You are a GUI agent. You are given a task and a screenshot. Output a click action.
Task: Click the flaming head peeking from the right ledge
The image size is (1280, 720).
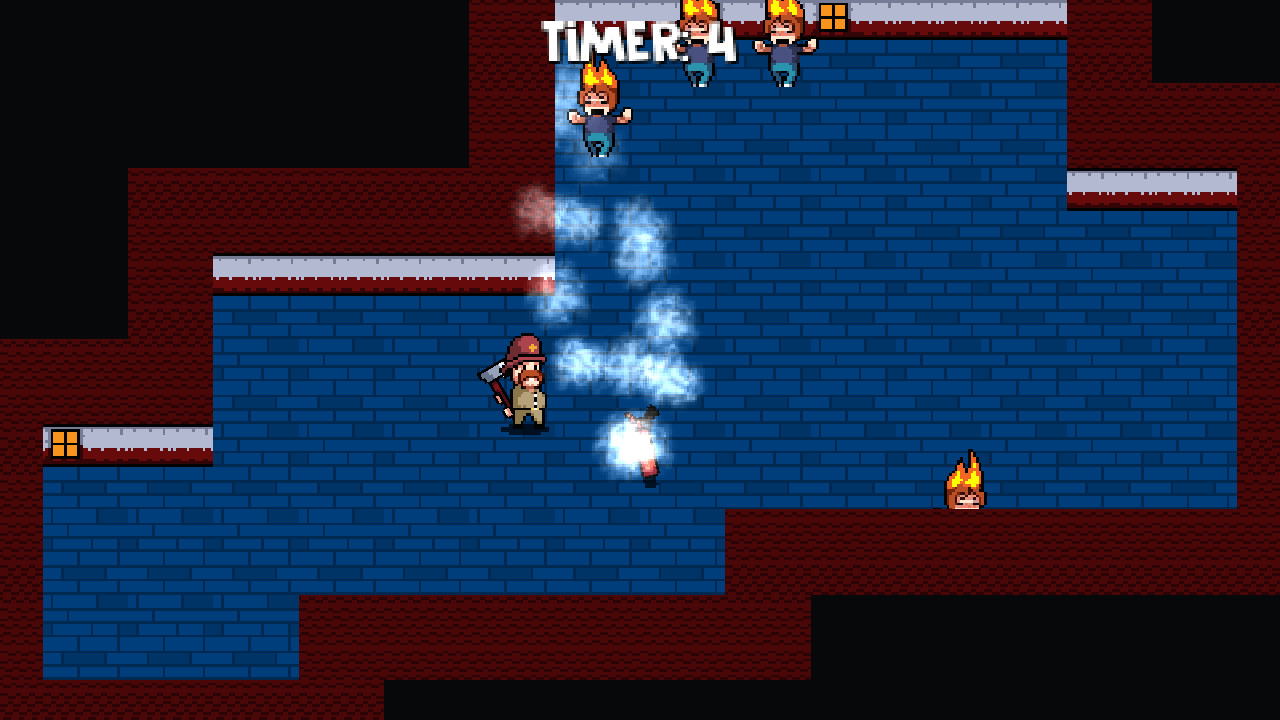pyautogui.click(x=965, y=490)
